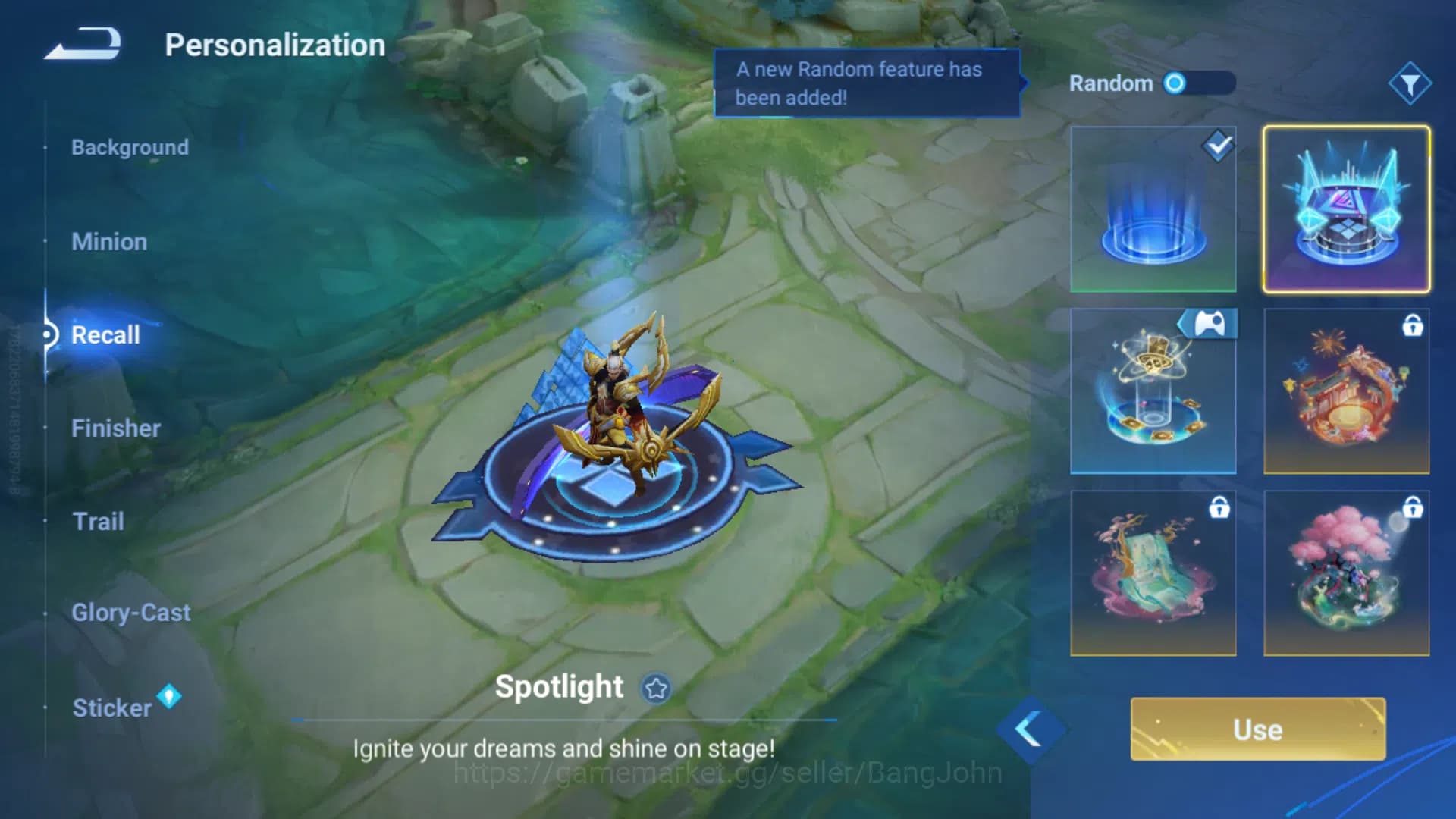Expand more options via the filter control
This screenshot has width=1456, height=819.
click(x=1412, y=83)
